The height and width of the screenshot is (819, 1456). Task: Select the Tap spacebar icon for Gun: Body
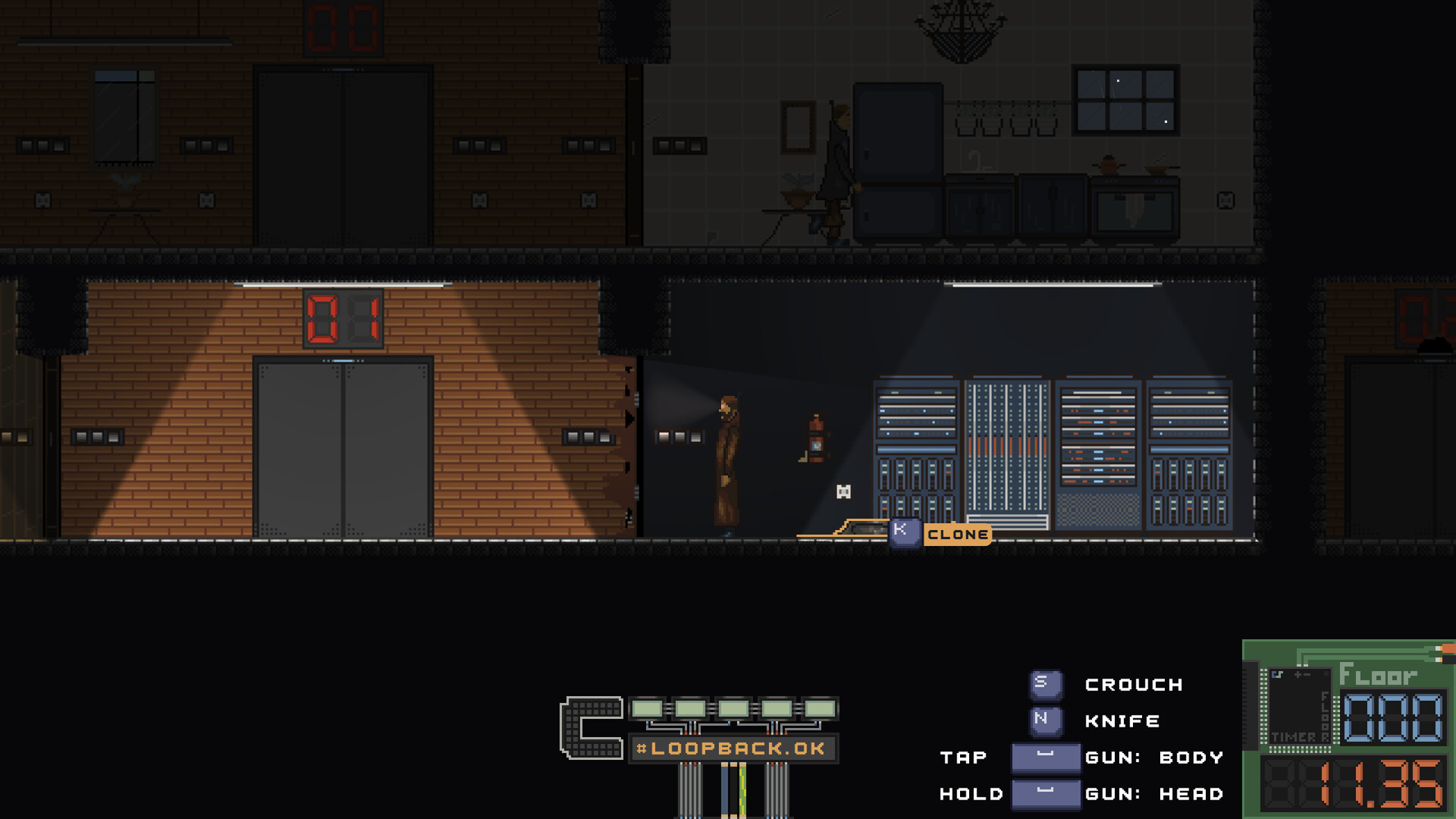[x=1045, y=758]
